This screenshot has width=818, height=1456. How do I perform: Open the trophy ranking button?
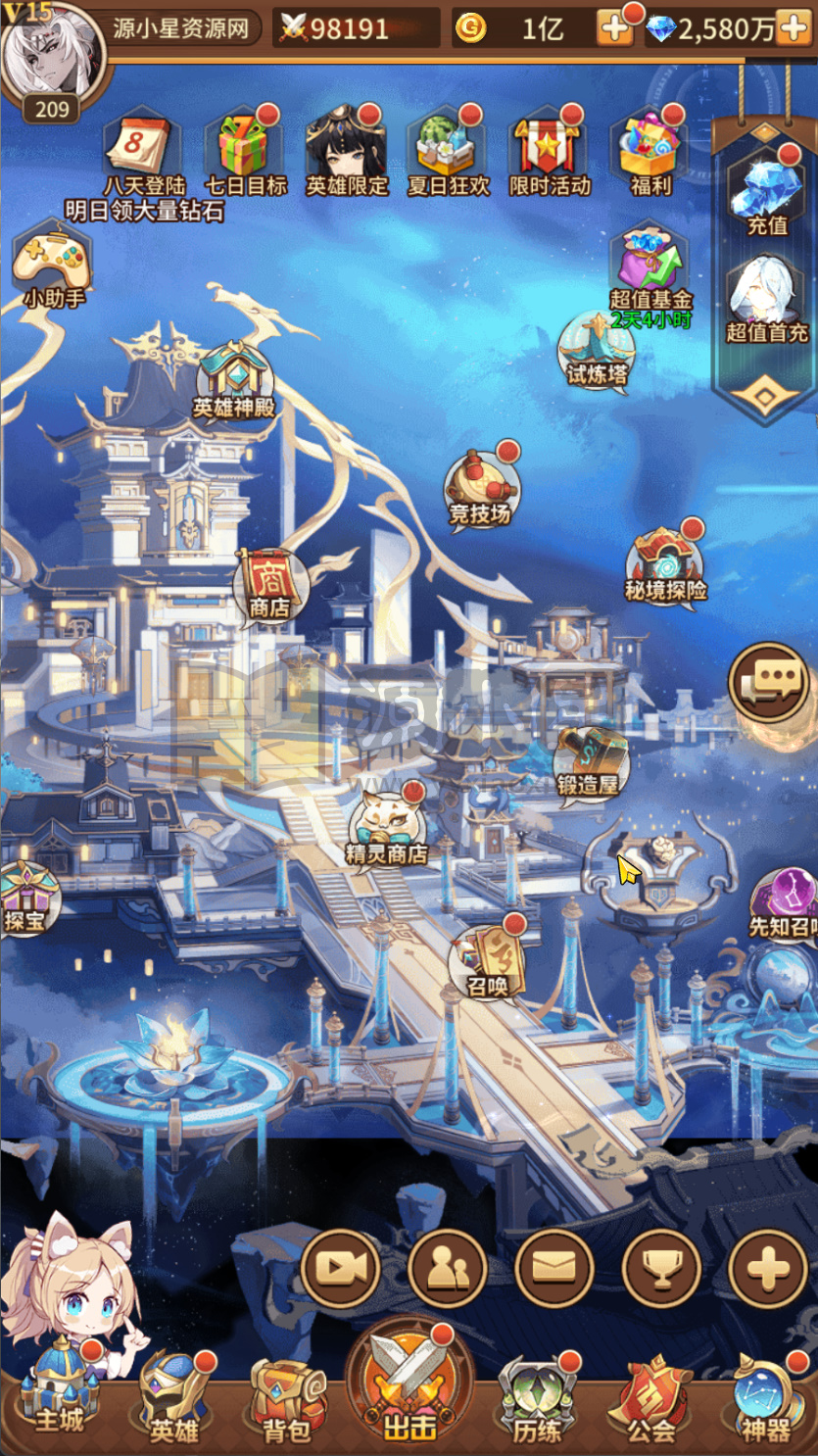point(661,1268)
